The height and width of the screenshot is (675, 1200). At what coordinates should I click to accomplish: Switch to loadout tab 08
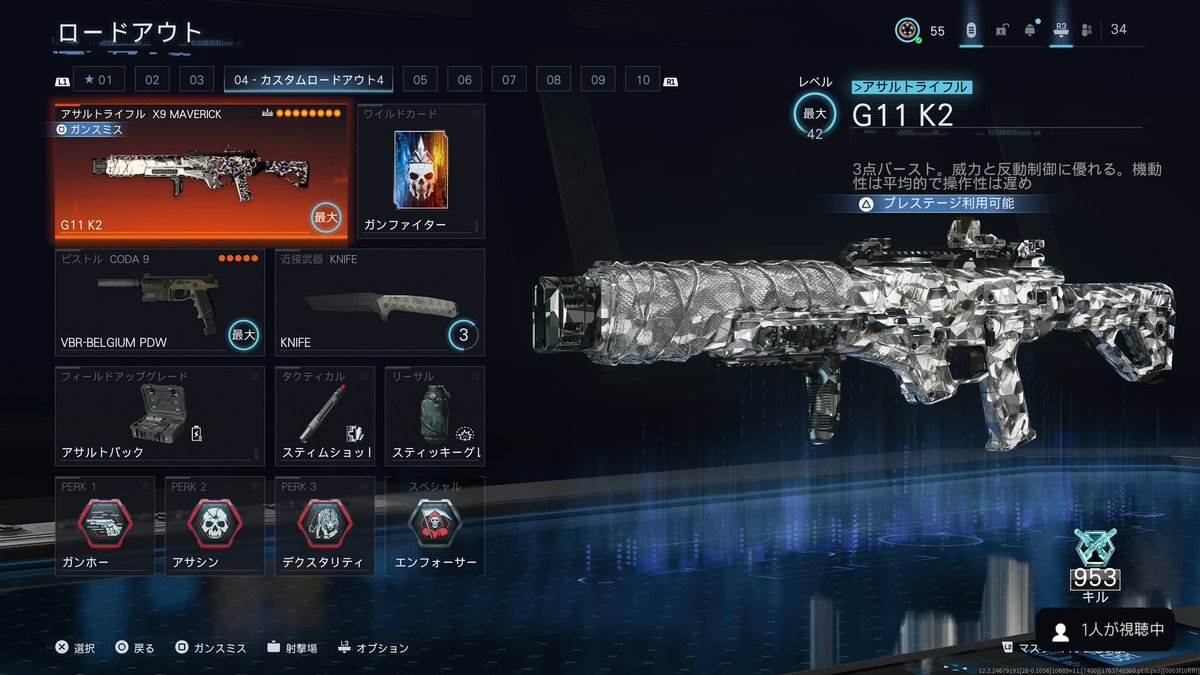[x=553, y=80]
